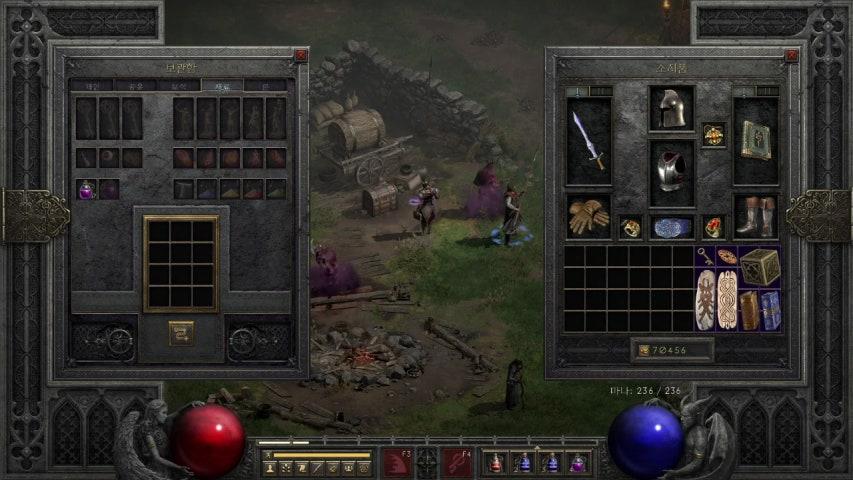This screenshot has width=853, height=480.
Task: Select the equipped boots
Action: pyautogui.click(x=755, y=216)
